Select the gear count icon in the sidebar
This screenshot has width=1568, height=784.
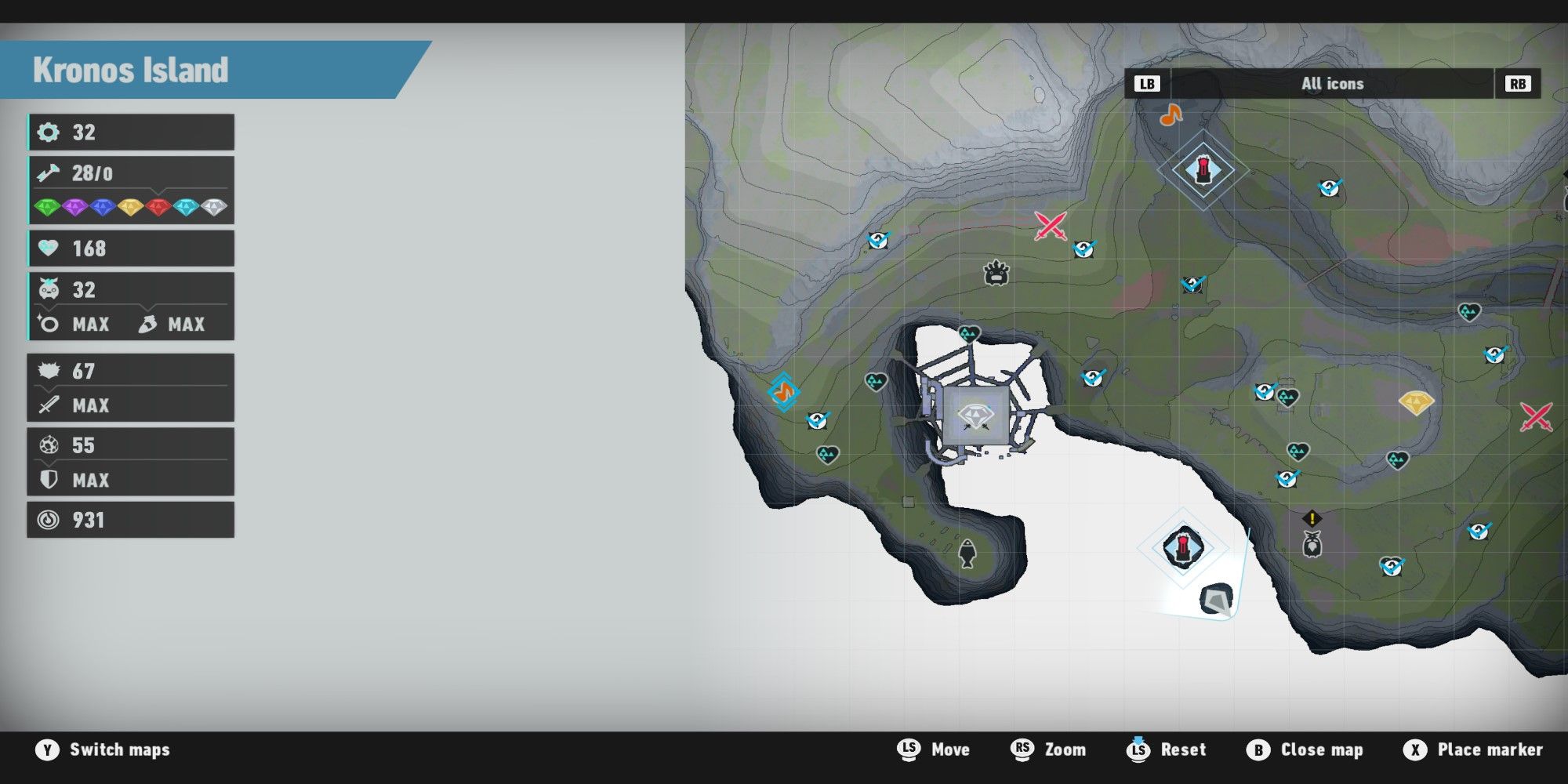49,132
